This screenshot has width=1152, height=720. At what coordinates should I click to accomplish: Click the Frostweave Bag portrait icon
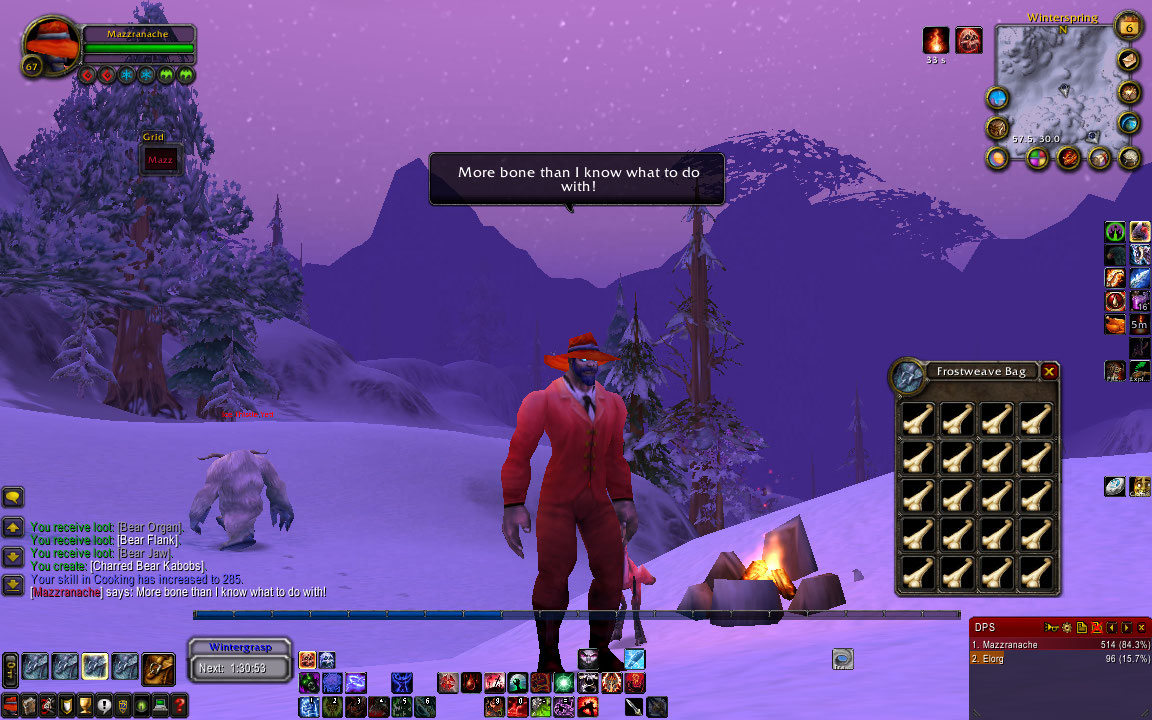909,377
